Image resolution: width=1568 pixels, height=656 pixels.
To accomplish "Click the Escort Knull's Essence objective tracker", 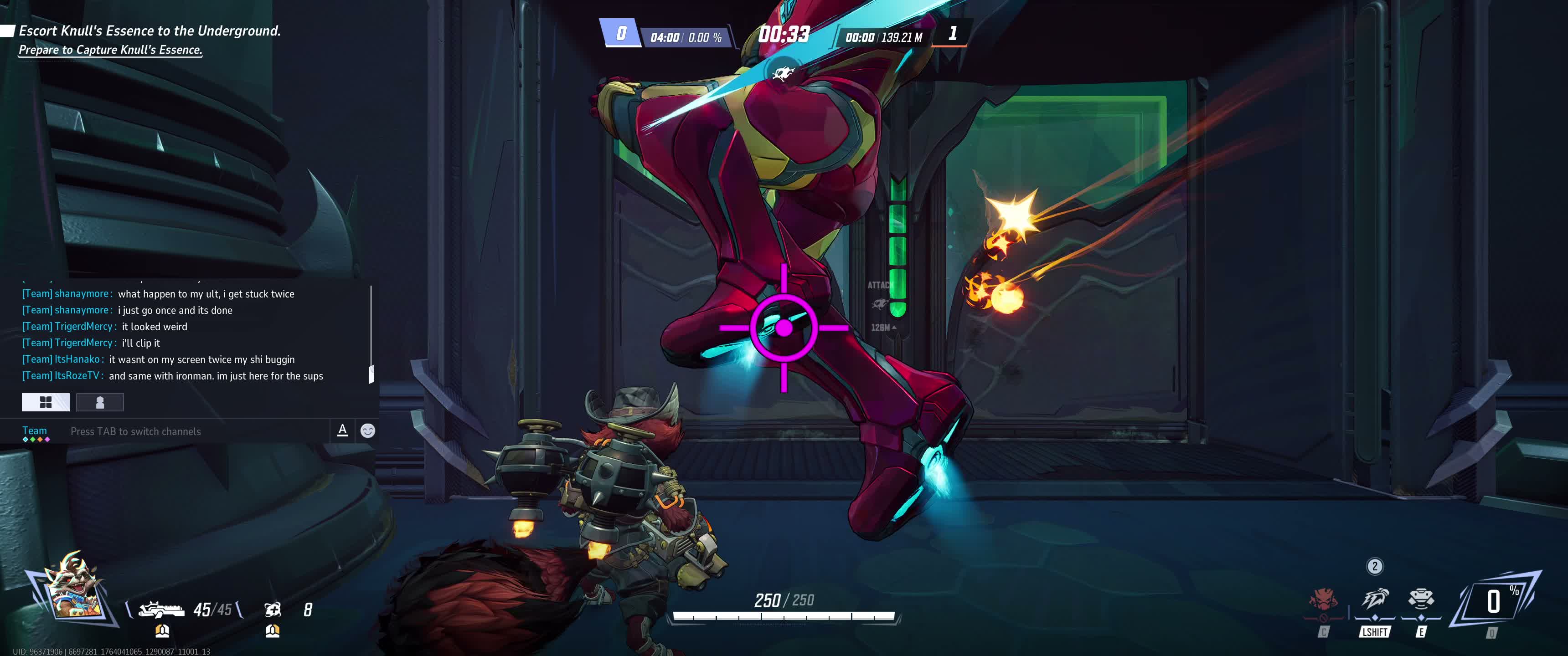I will point(149,31).
